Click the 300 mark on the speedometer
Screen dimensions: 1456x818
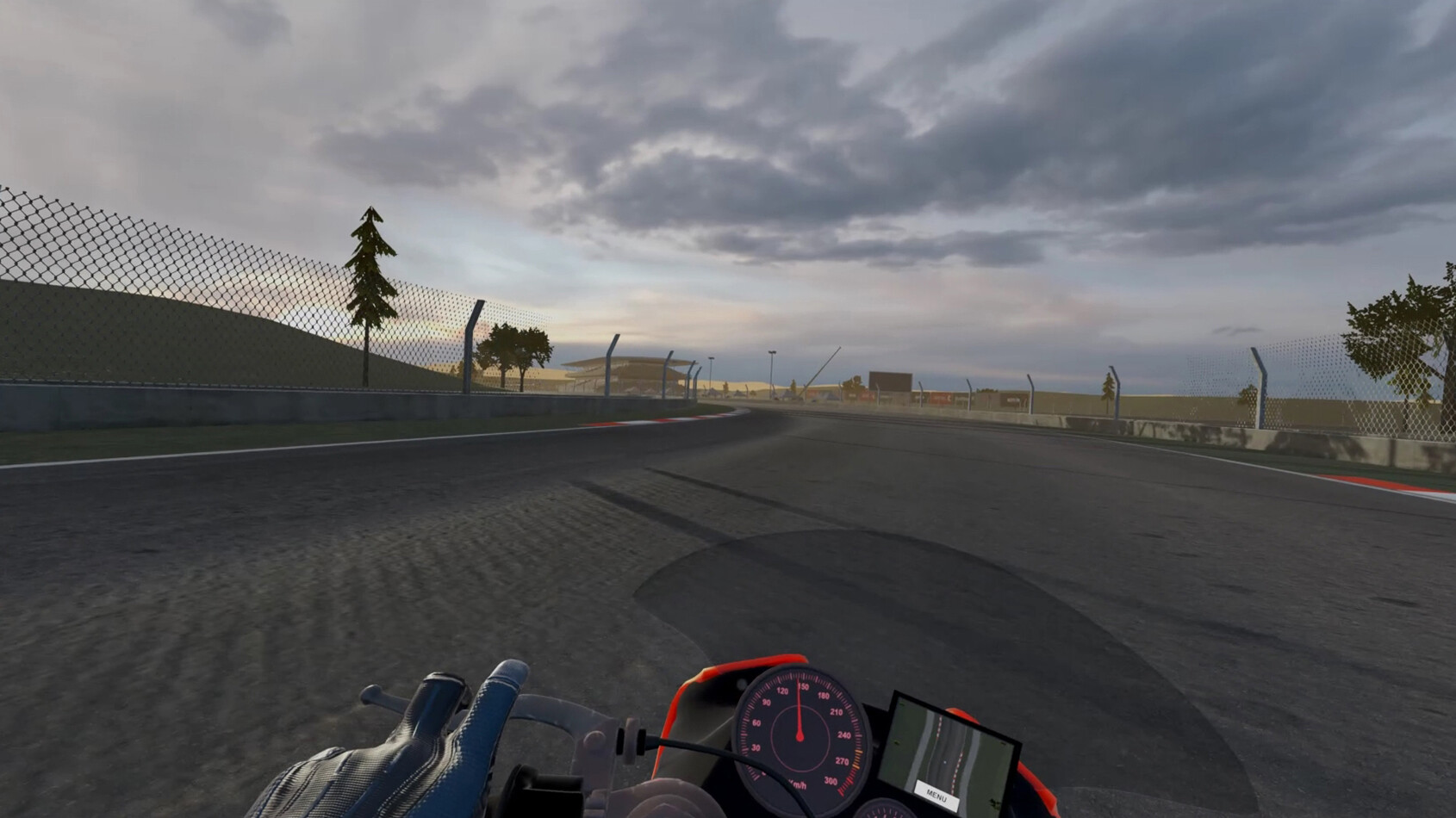pyautogui.click(x=831, y=780)
